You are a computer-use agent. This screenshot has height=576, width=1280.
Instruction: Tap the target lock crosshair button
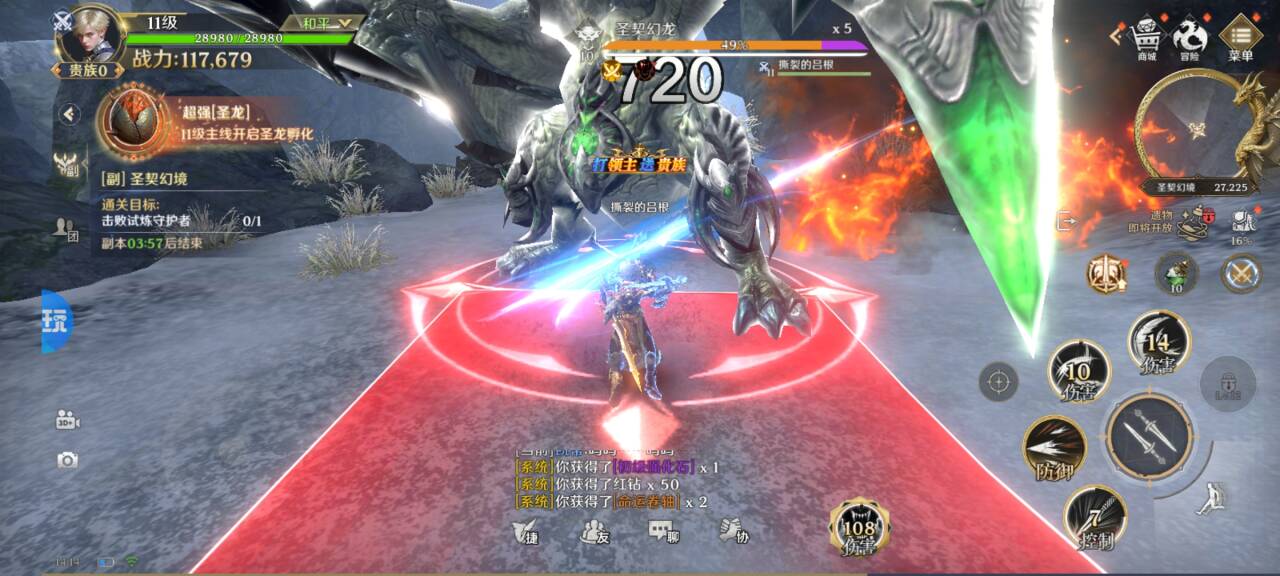pyautogui.click(x=998, y=381)
